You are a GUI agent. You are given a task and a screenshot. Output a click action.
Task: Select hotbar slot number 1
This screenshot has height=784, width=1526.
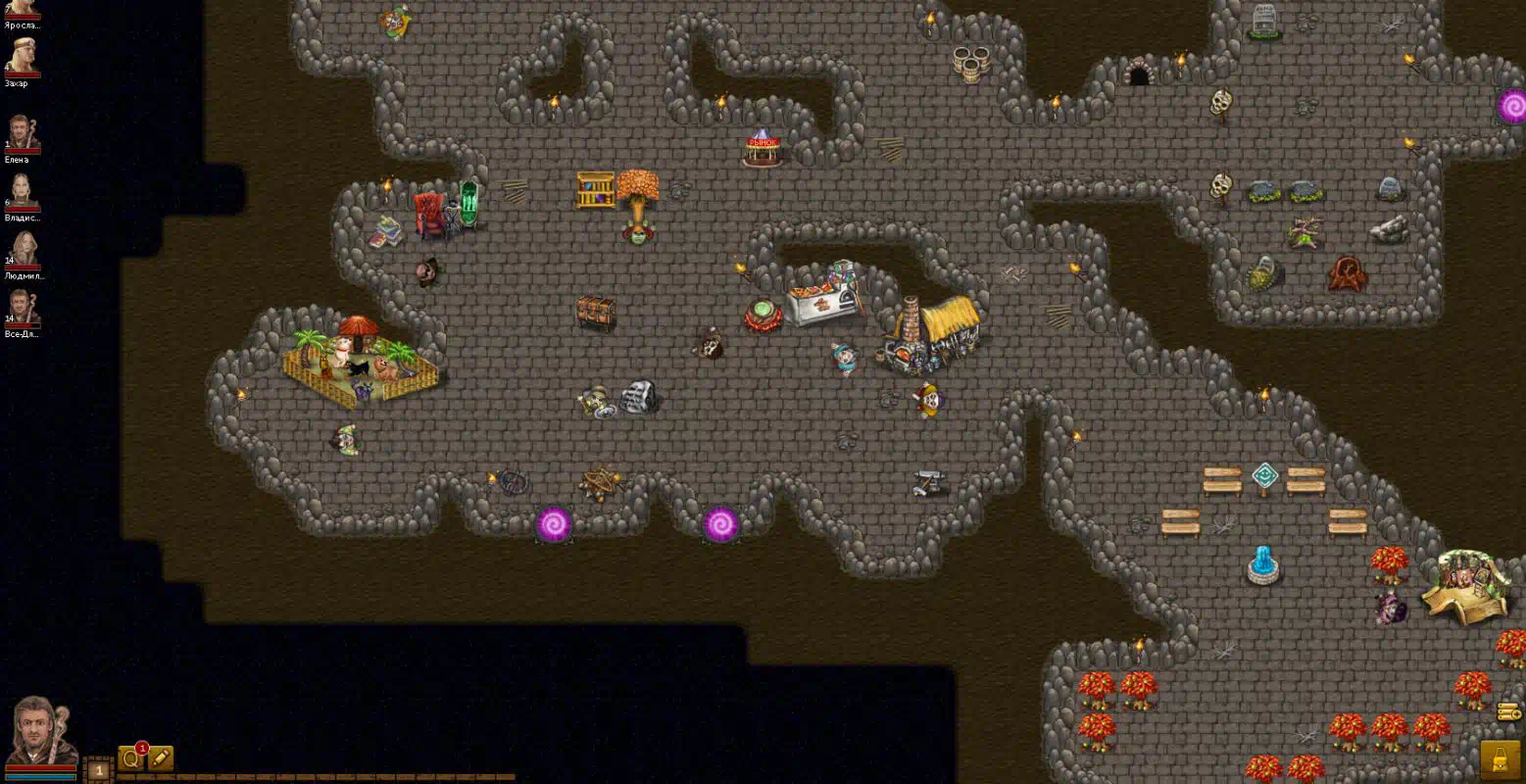[x=98, y=771]
